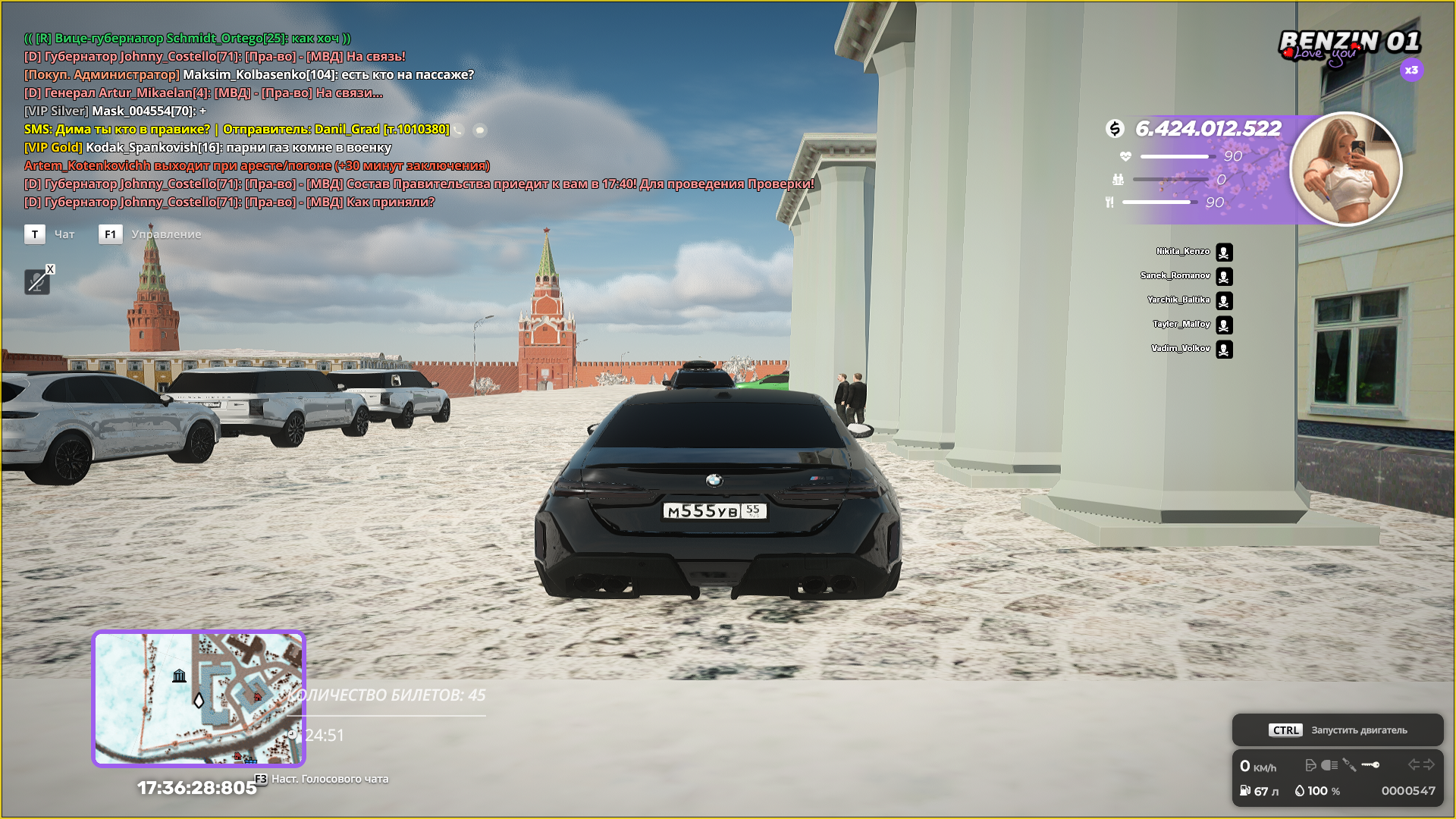Click the player marker on the minimap

pyautogui.click(x=199, y=700)
